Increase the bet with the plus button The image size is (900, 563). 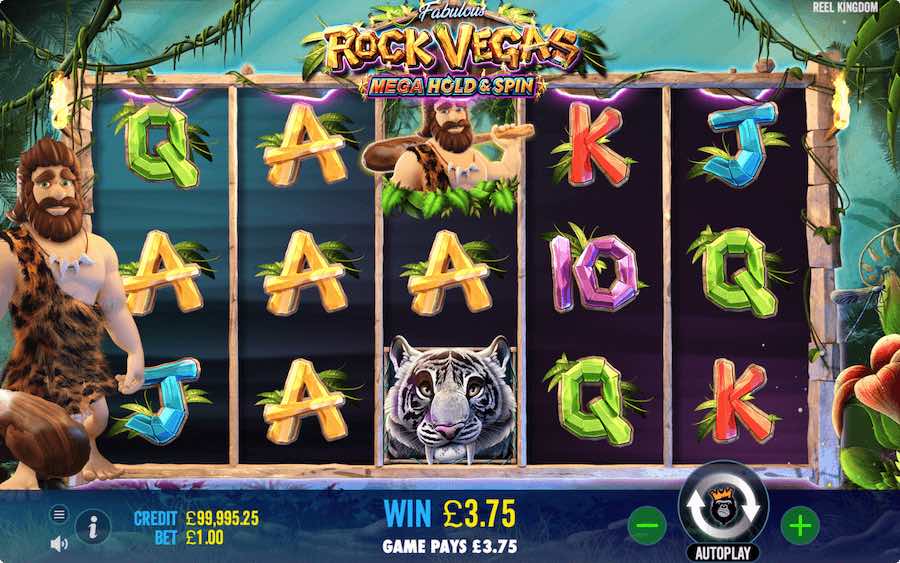pos(798,523)
